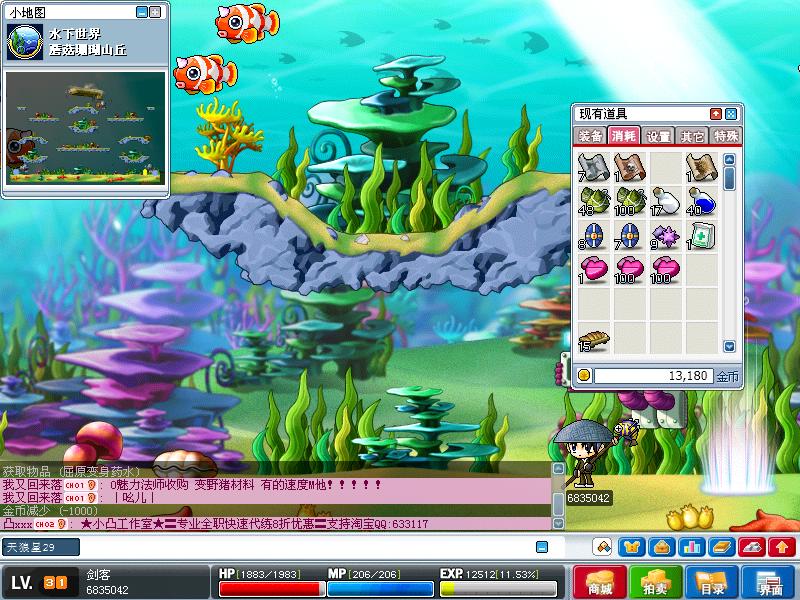Select the bread item stack of 15

(592, 340)
